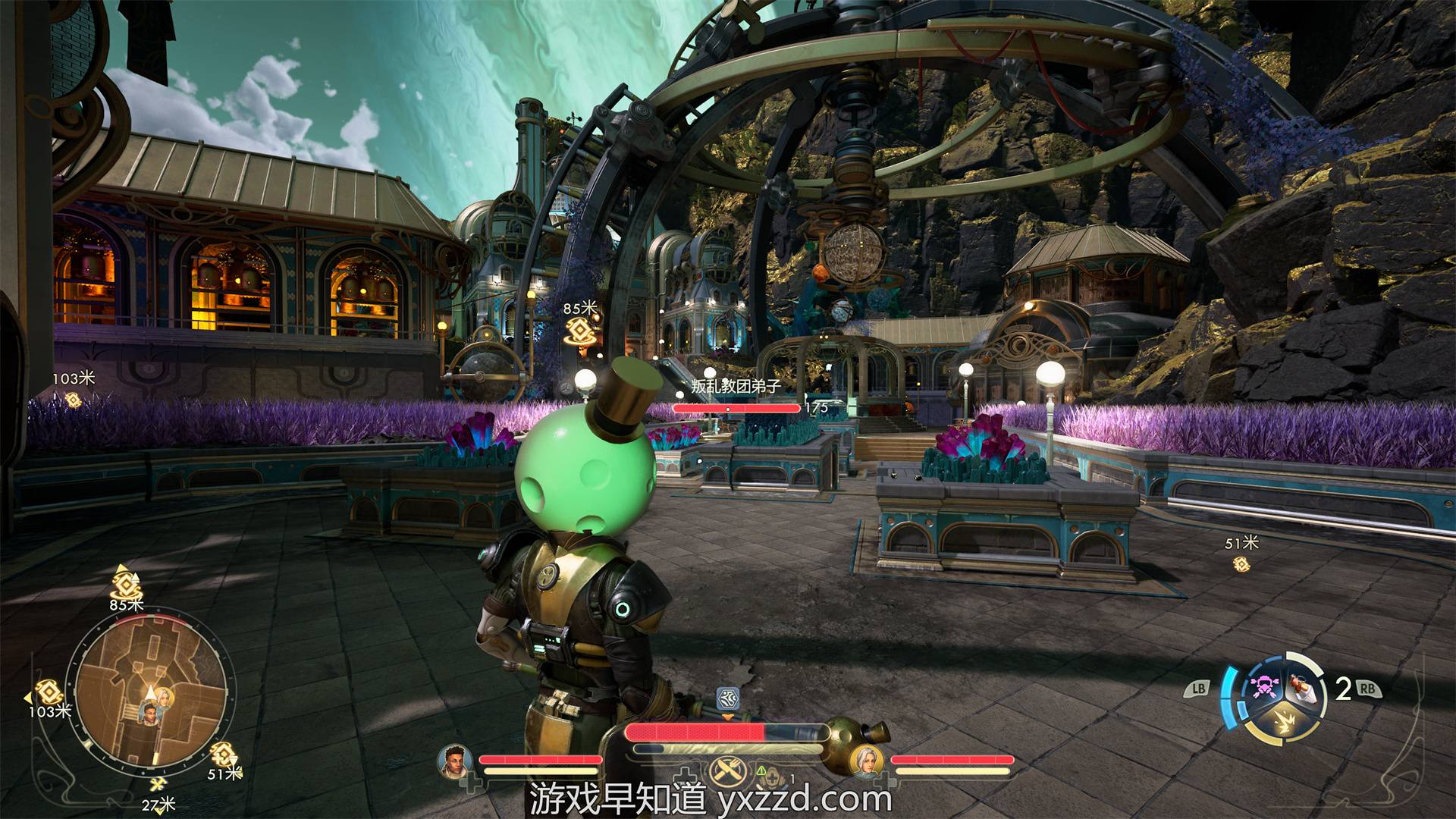Select the 27米 crossed-tools marker under the minimap
Image resolution: width=1456 pixels, height=819 pixels.
tap(158, 786)
